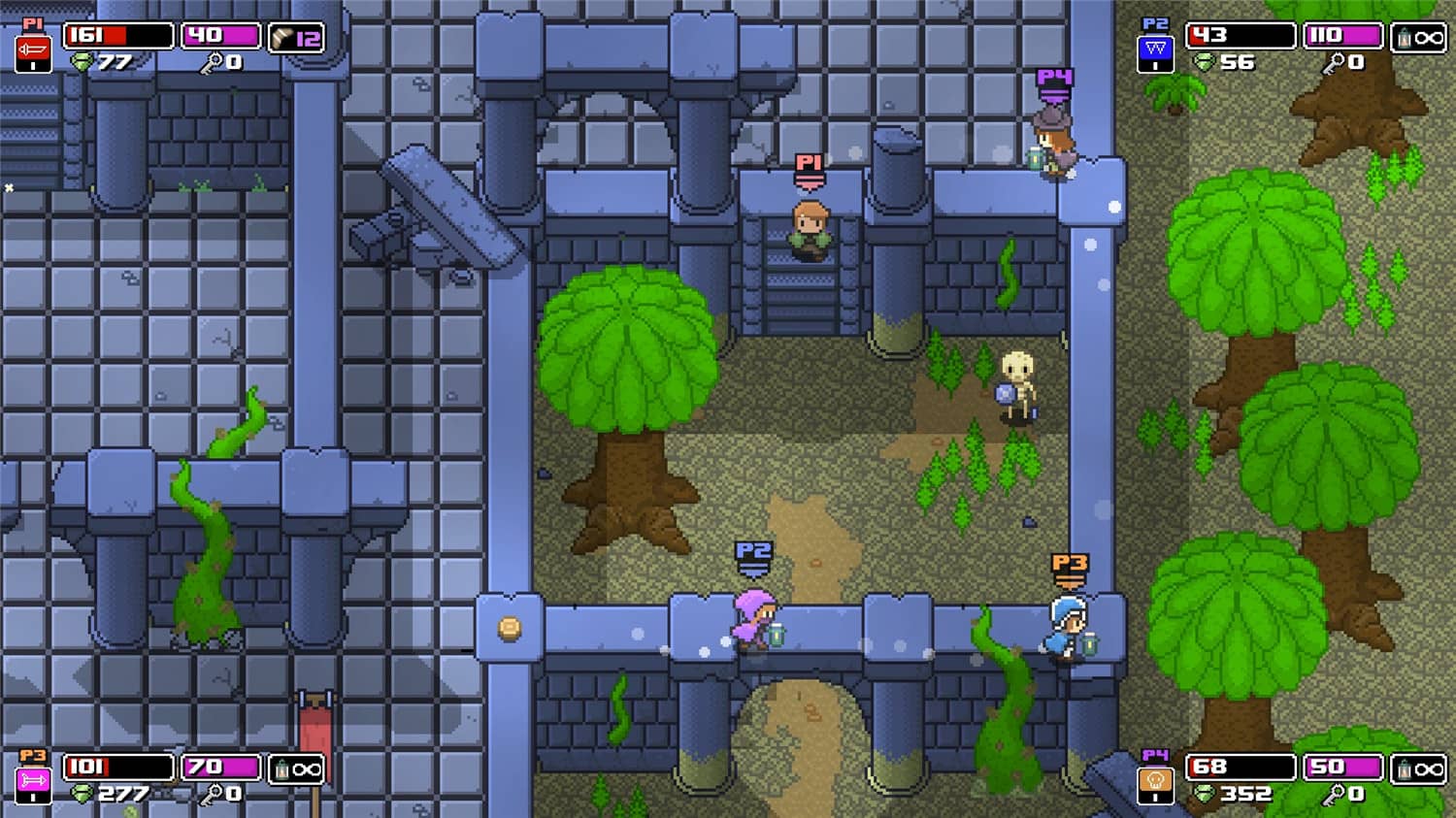Click the skeleton enemy holding a shield
Viewport: 1456px width, 818px height.
point(1016,383)
